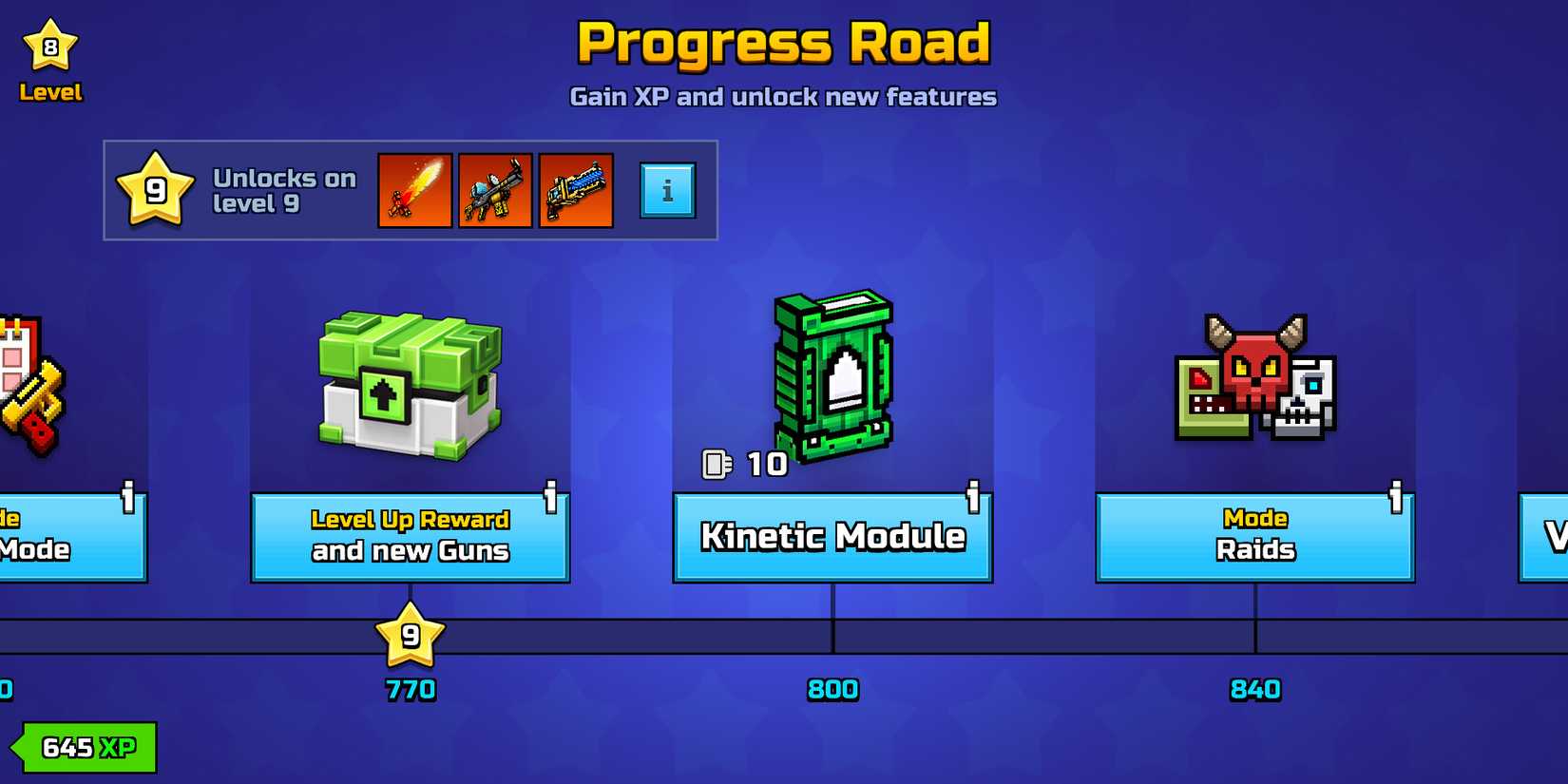Click the 800 XP milestone marker
The width and height of the screenshot is (1568, 784).
pos(833,688)
